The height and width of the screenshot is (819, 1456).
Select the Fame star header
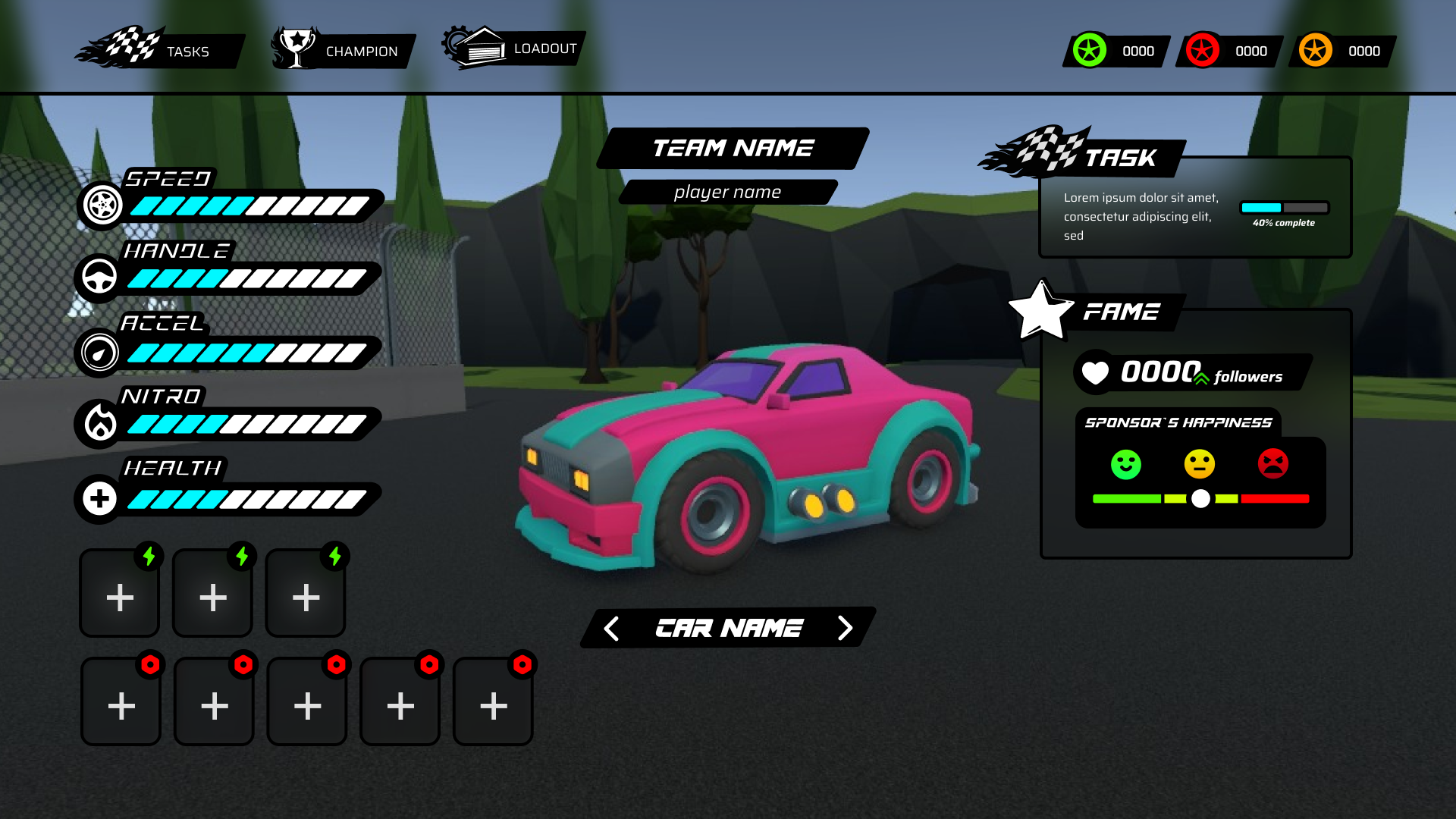point(1040,310)
